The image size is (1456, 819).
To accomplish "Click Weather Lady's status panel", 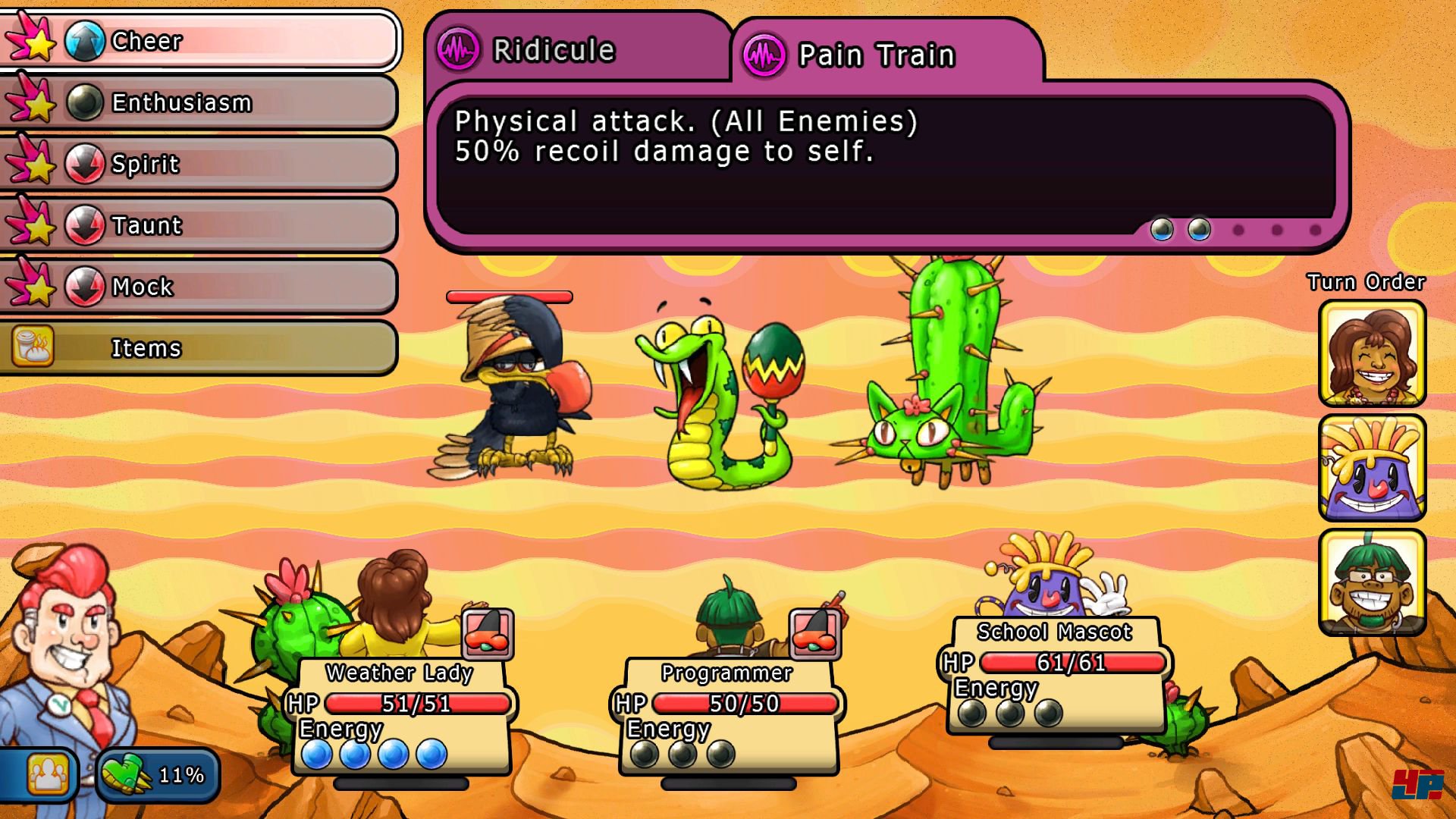I will [400, 717].
